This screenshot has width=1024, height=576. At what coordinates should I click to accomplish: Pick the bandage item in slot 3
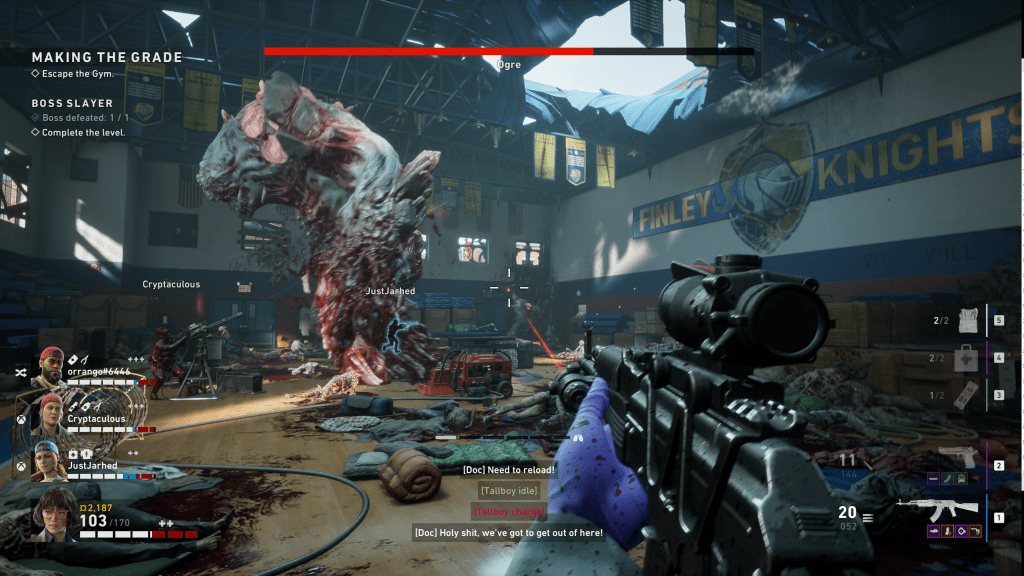(965, 395)
